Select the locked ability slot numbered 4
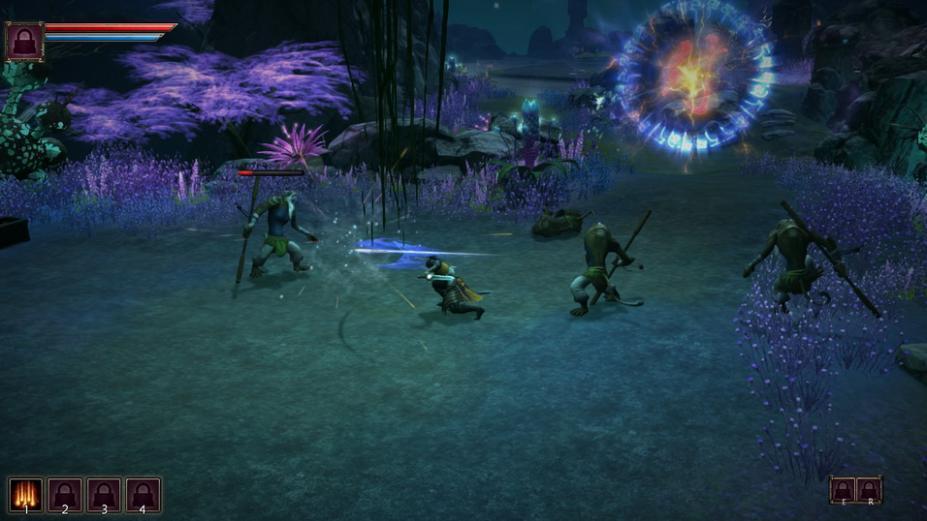 click(x=143, y=494)
